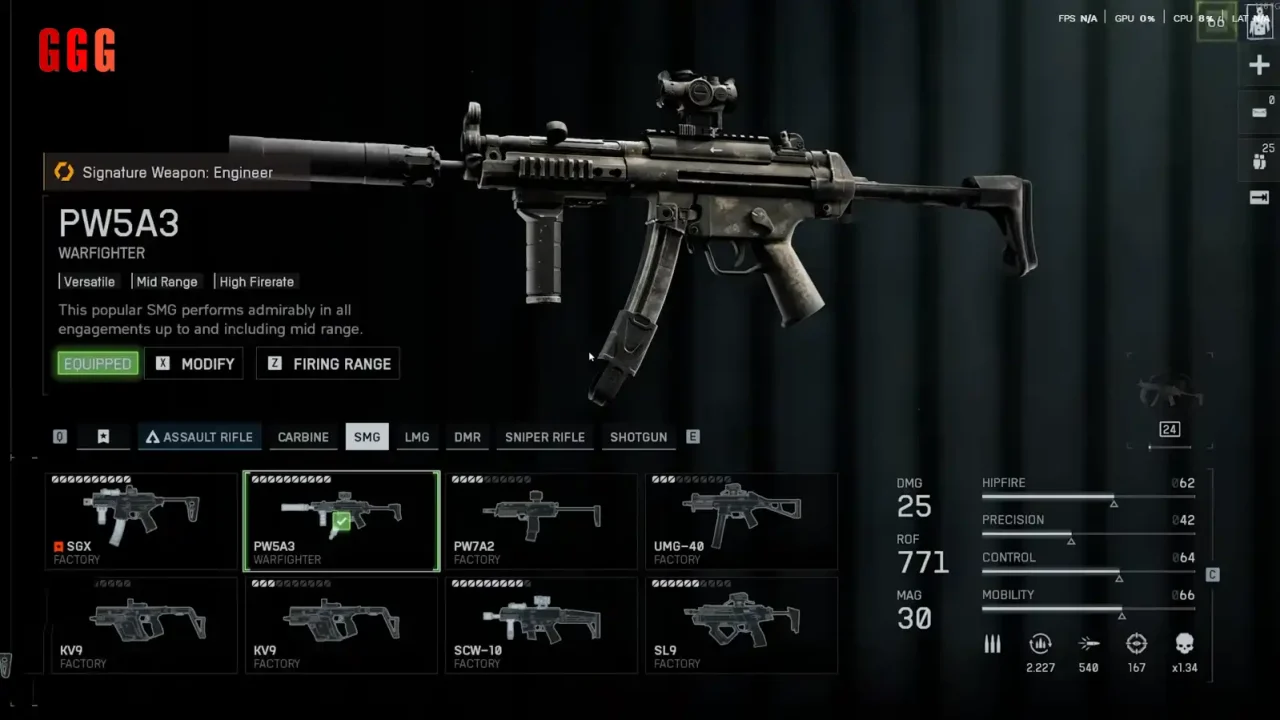The width and height of the screenshot is (1280, 720).
Task: Show the DMR weapon category
Action: point(467,437)
